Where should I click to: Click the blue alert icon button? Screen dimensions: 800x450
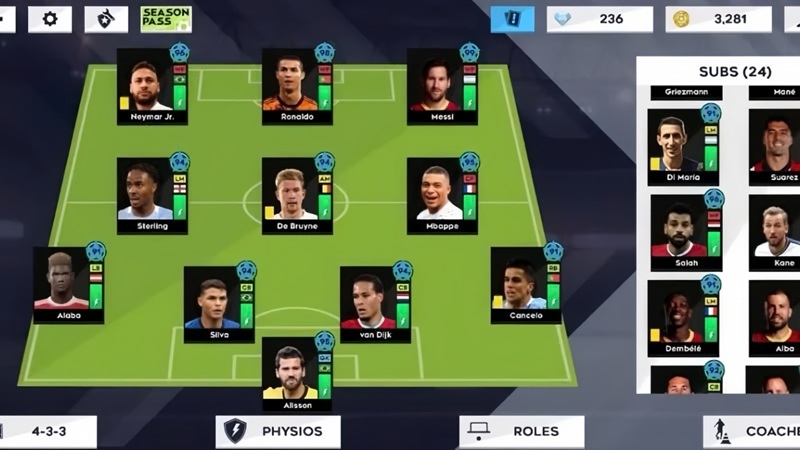point(512,19)
